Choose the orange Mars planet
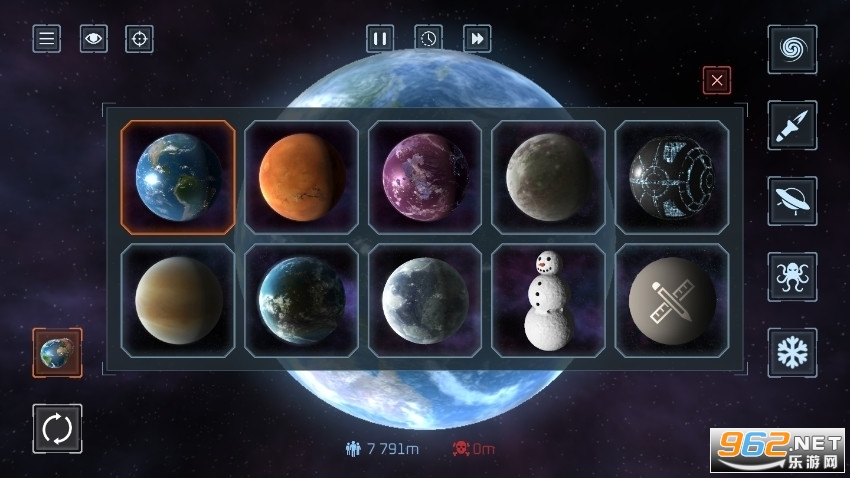 click(302, 178)
